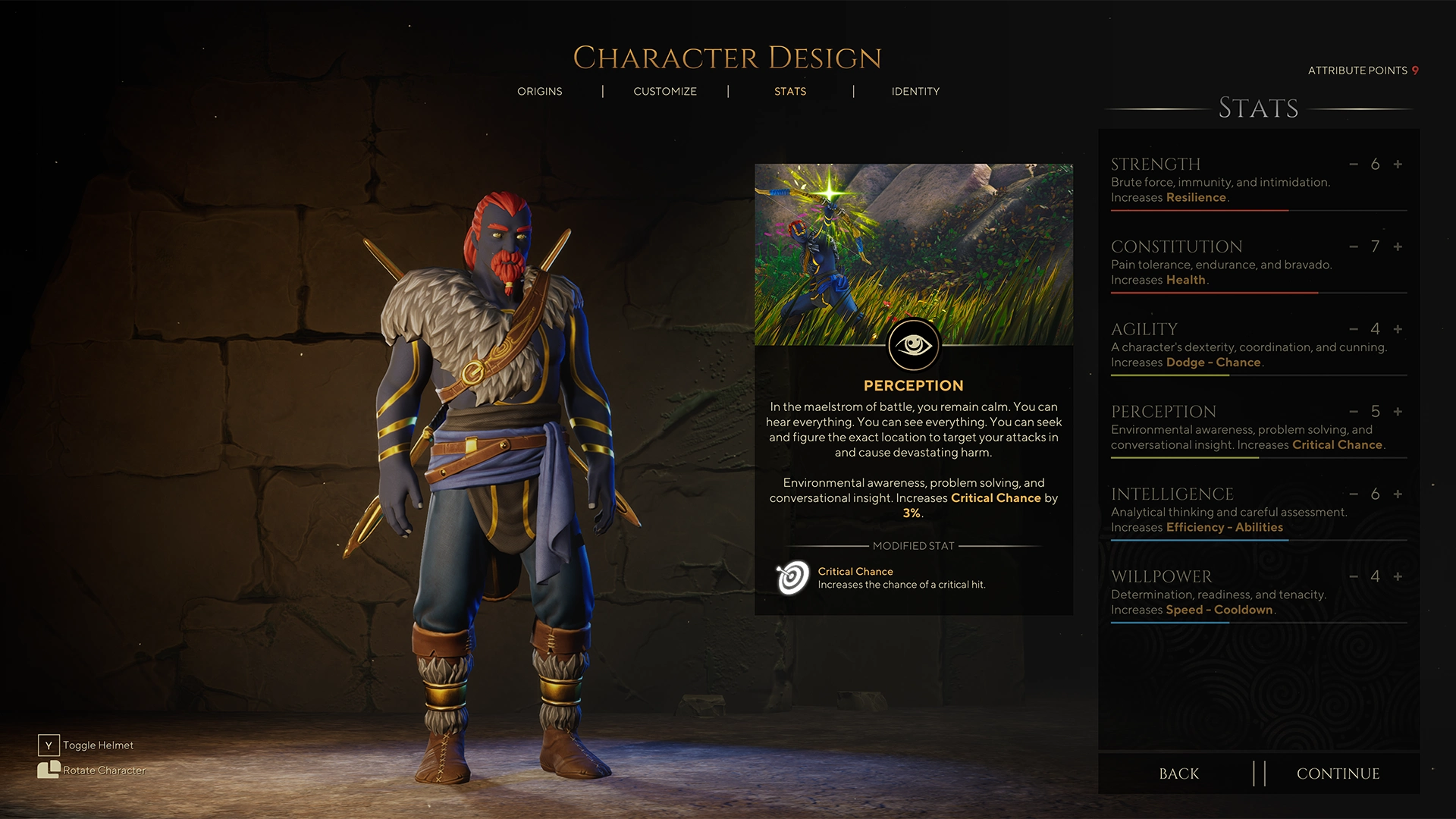Switch to the Stats tab
The image size is (1456, 819).
click(x=790, y=91)
